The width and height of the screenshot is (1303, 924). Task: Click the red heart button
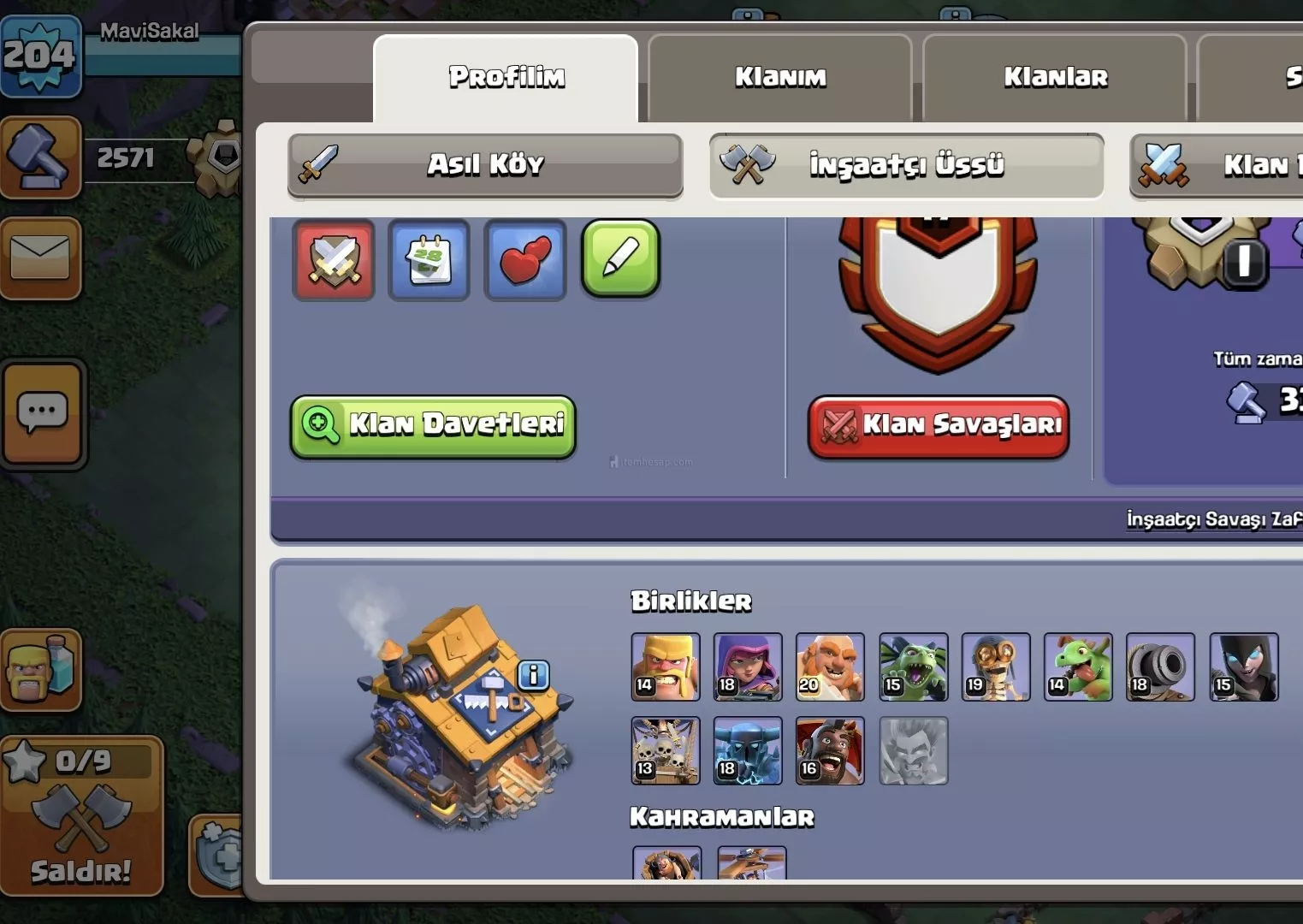click(524, 260)
